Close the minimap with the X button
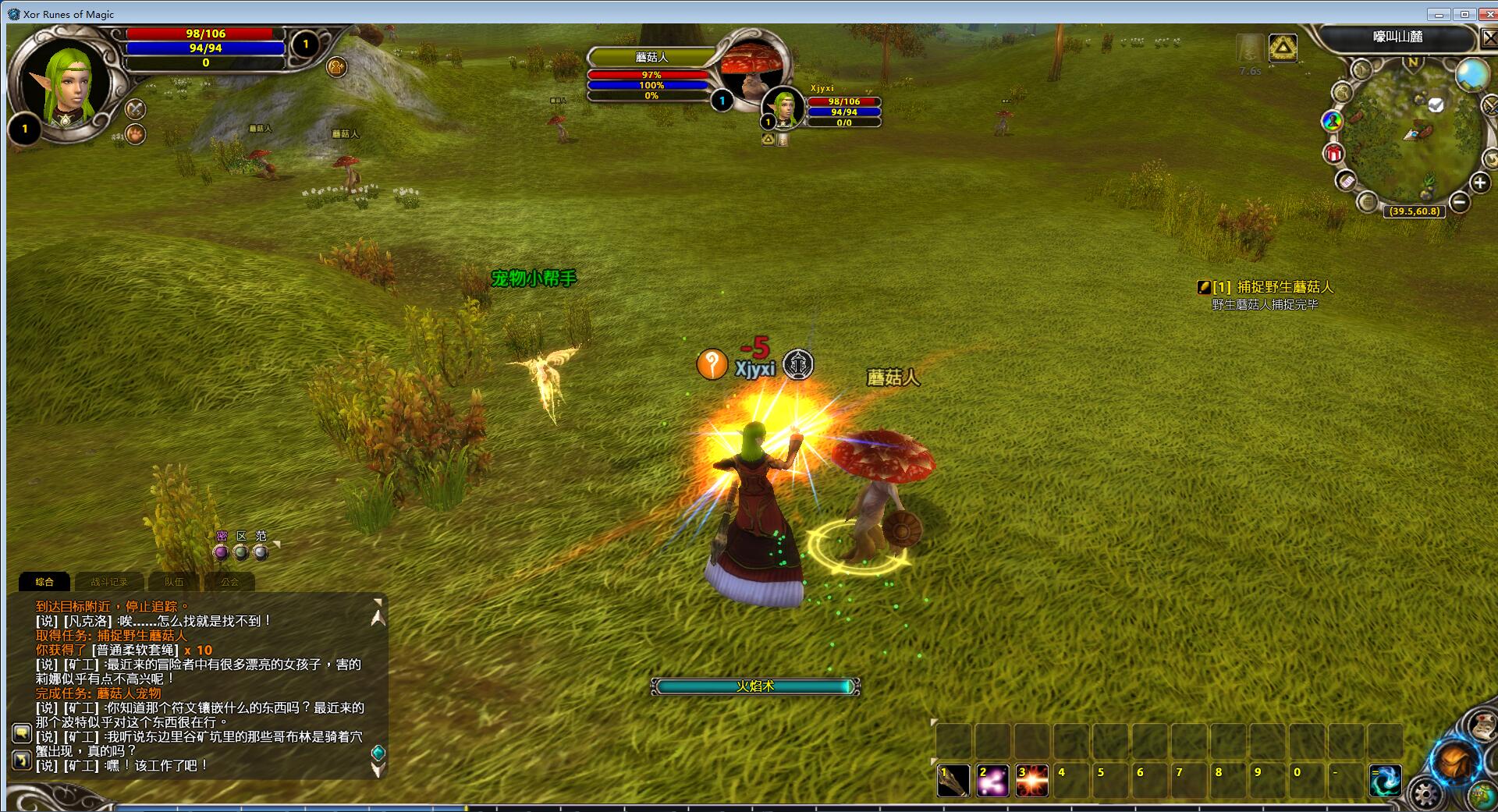Viewport: 1498px width, 812px height. tap(1489, 38)
